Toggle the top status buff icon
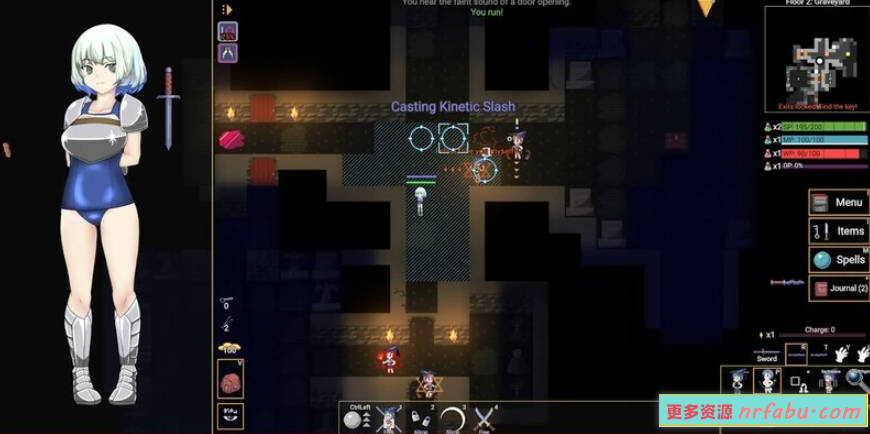The width and height of the screenshot is (870, 434). 228,31
